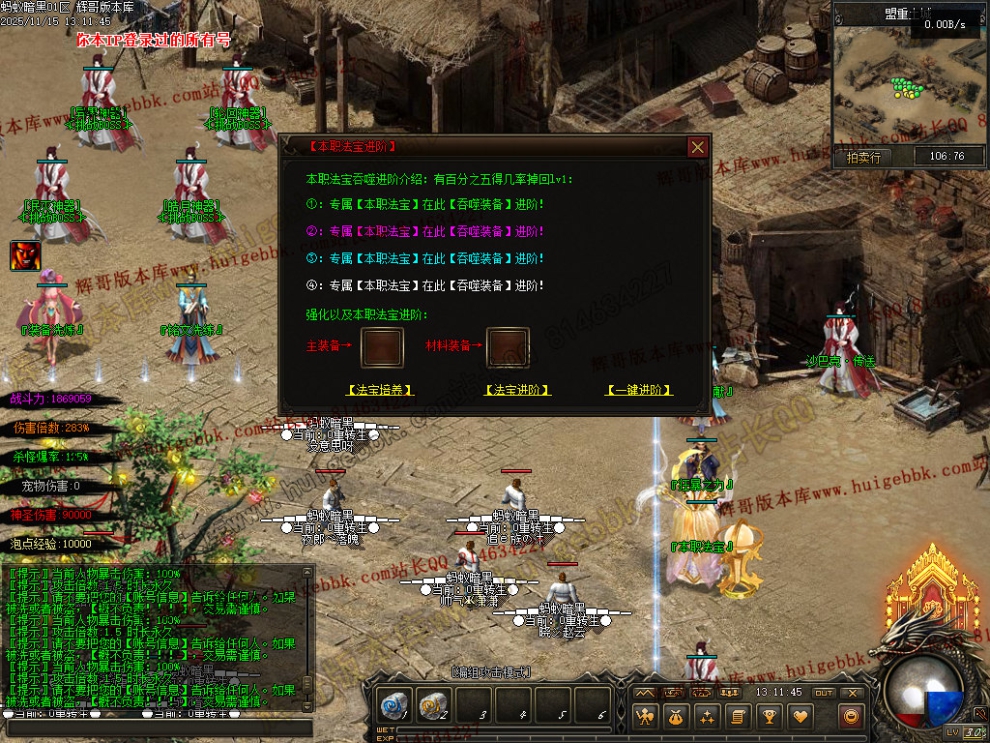Open the 拍卖行 auction house
The image size is (990, 743).
pos(863,156)
